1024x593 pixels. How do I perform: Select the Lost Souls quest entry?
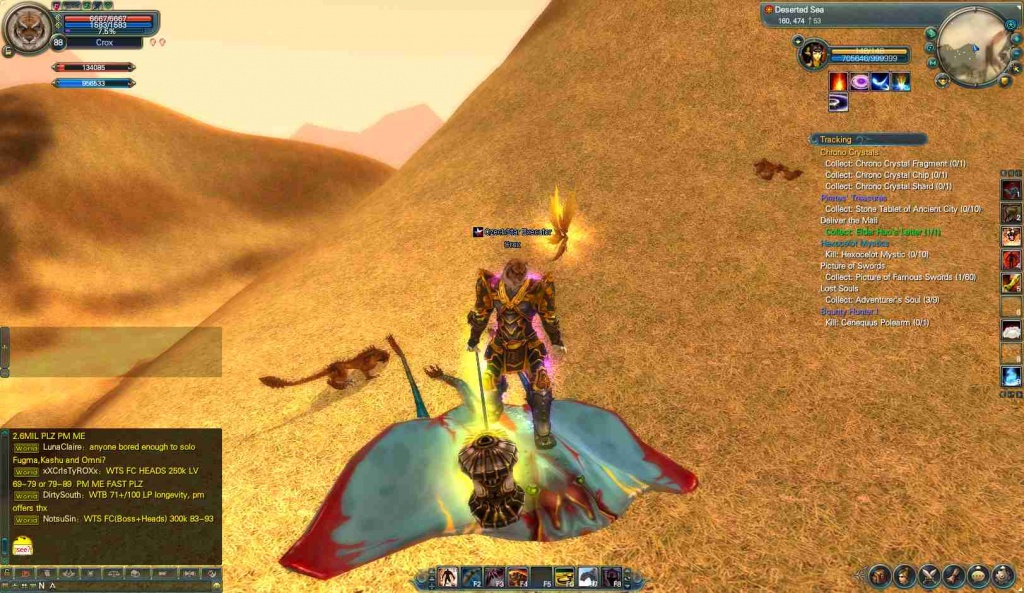click(839, 288)
